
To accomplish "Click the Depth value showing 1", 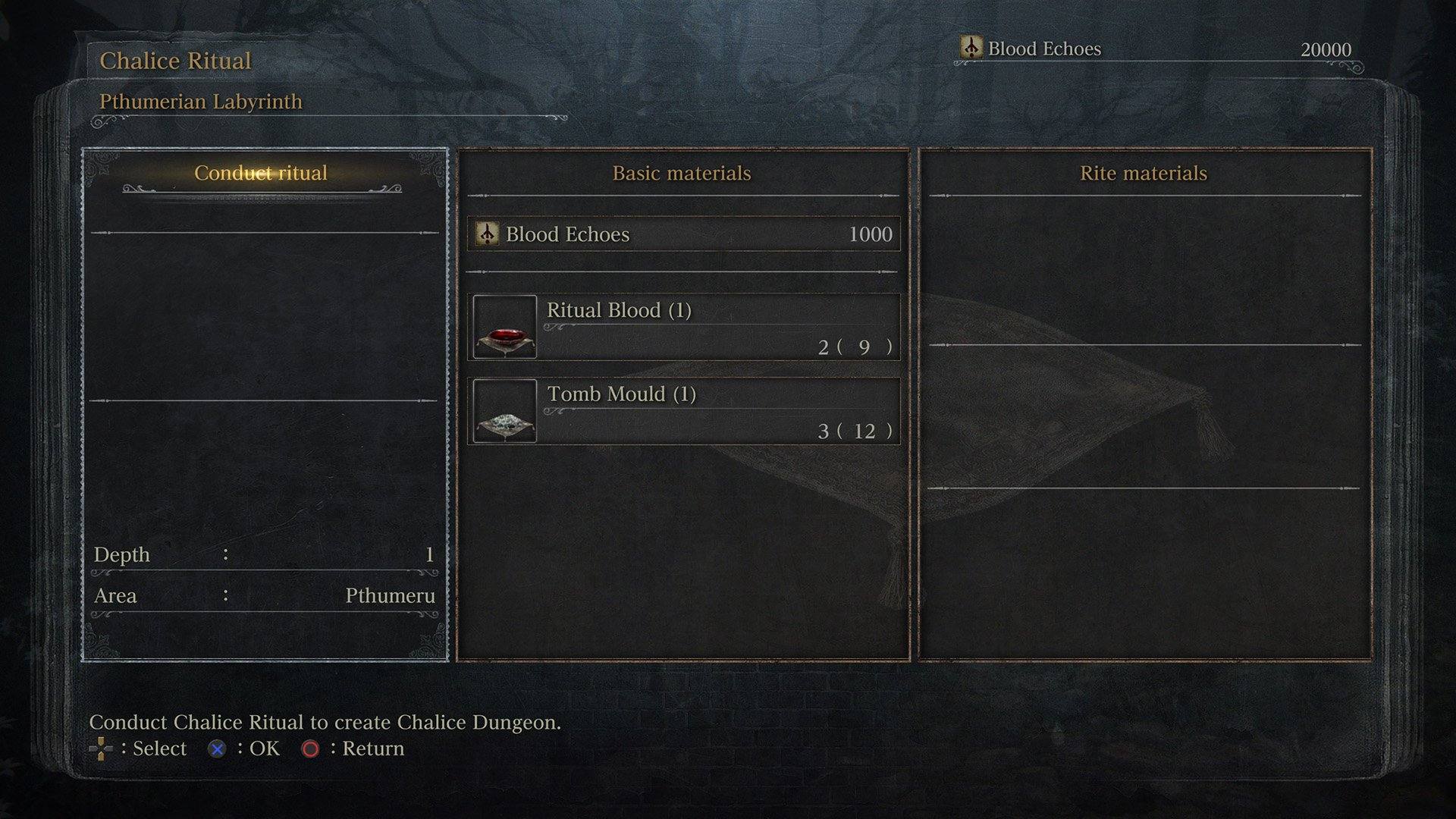I will [429, 554].
